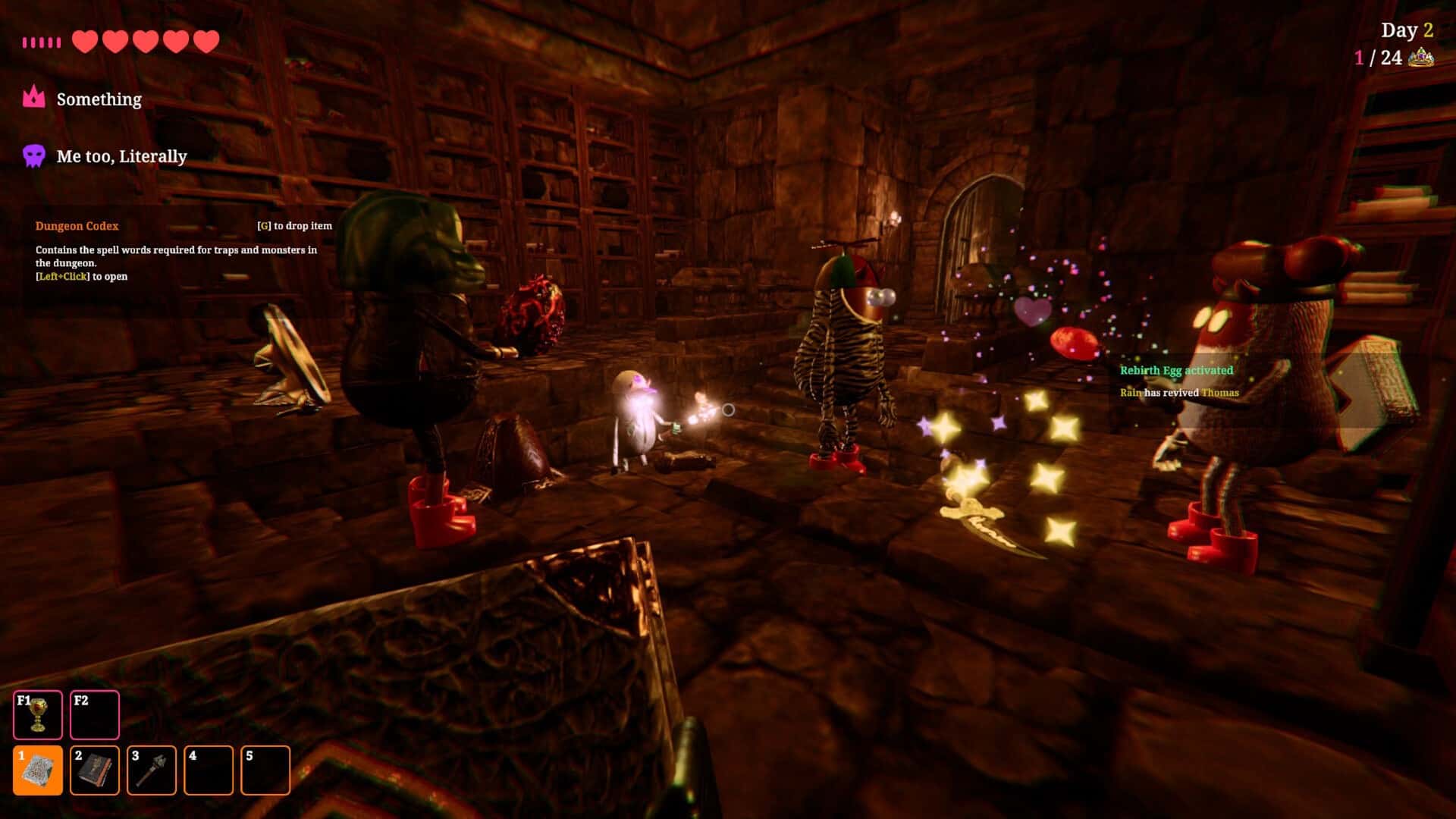Select the golden chalice in slot F1
This screenshot has width=1456, height=819.
(x=37, y=714)
